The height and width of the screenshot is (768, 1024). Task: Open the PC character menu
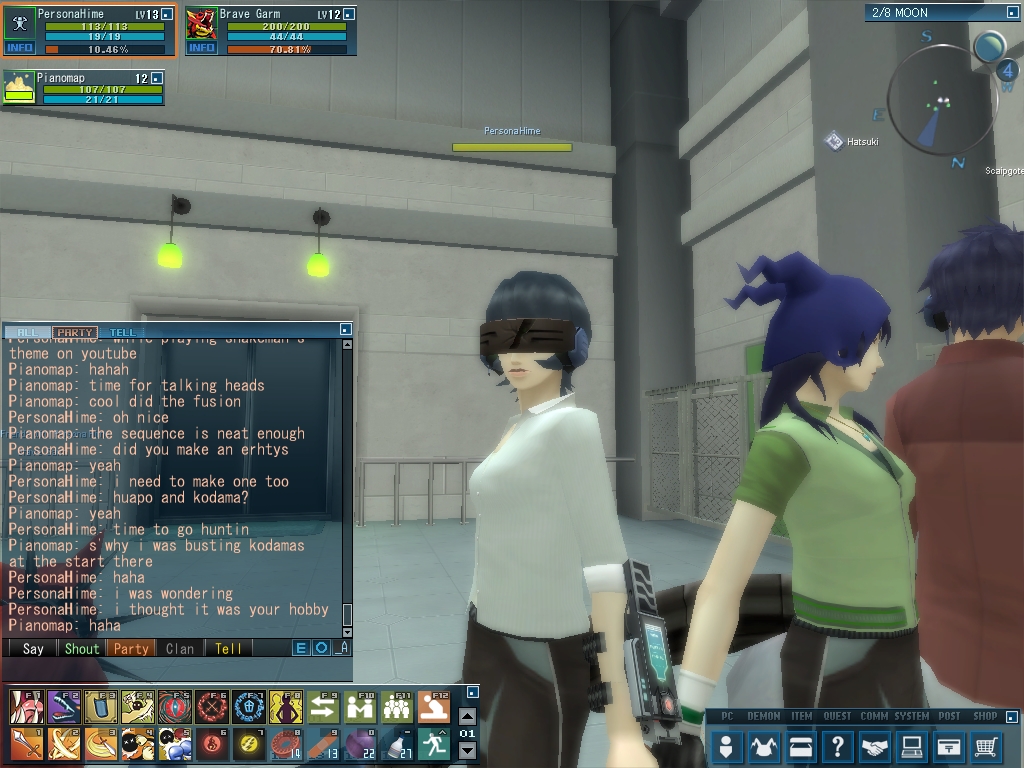pyautogui.click(x=728, y=745)
